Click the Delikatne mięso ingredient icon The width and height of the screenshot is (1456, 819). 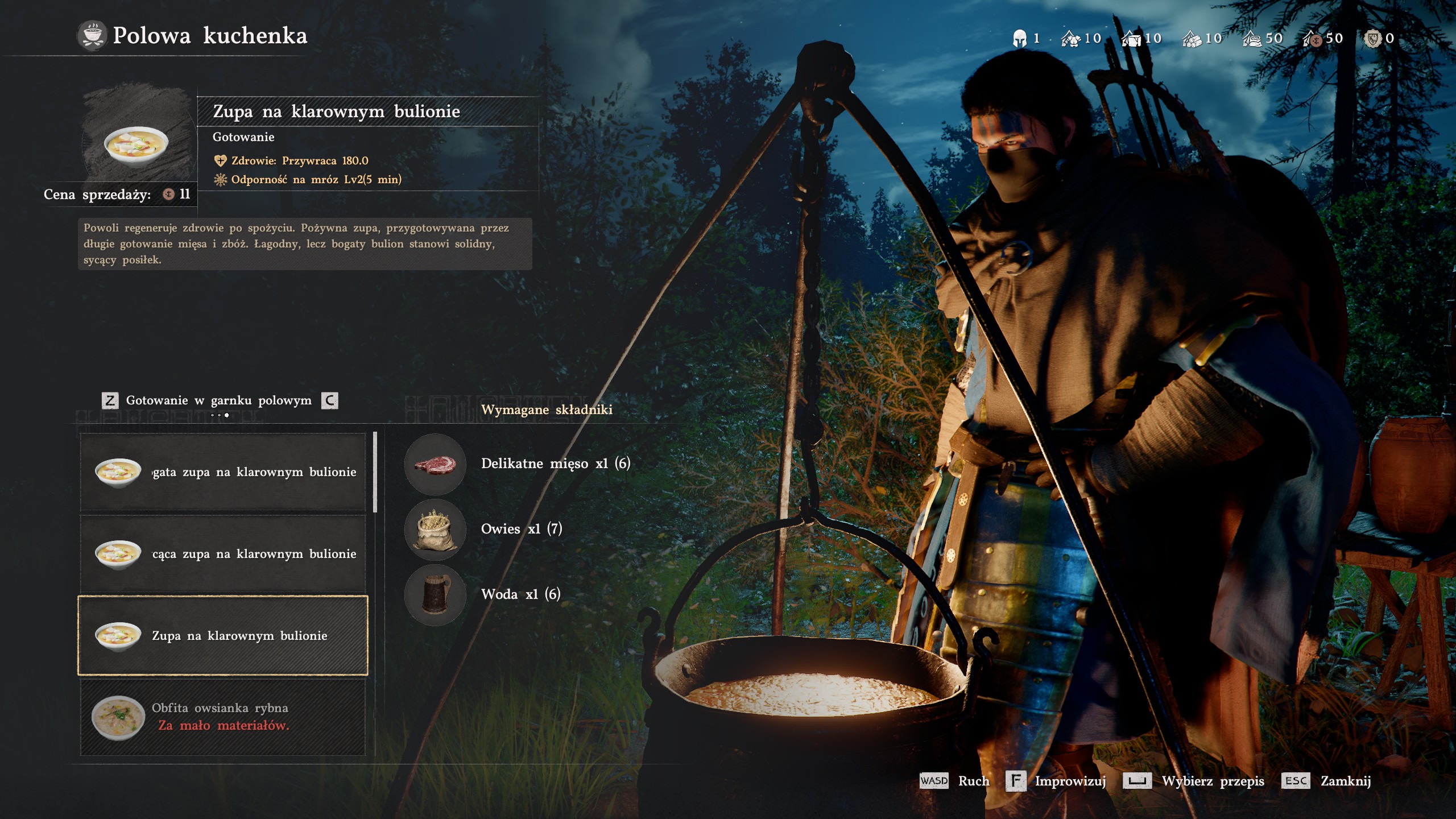pyautogui.click(x=435, y=464)
